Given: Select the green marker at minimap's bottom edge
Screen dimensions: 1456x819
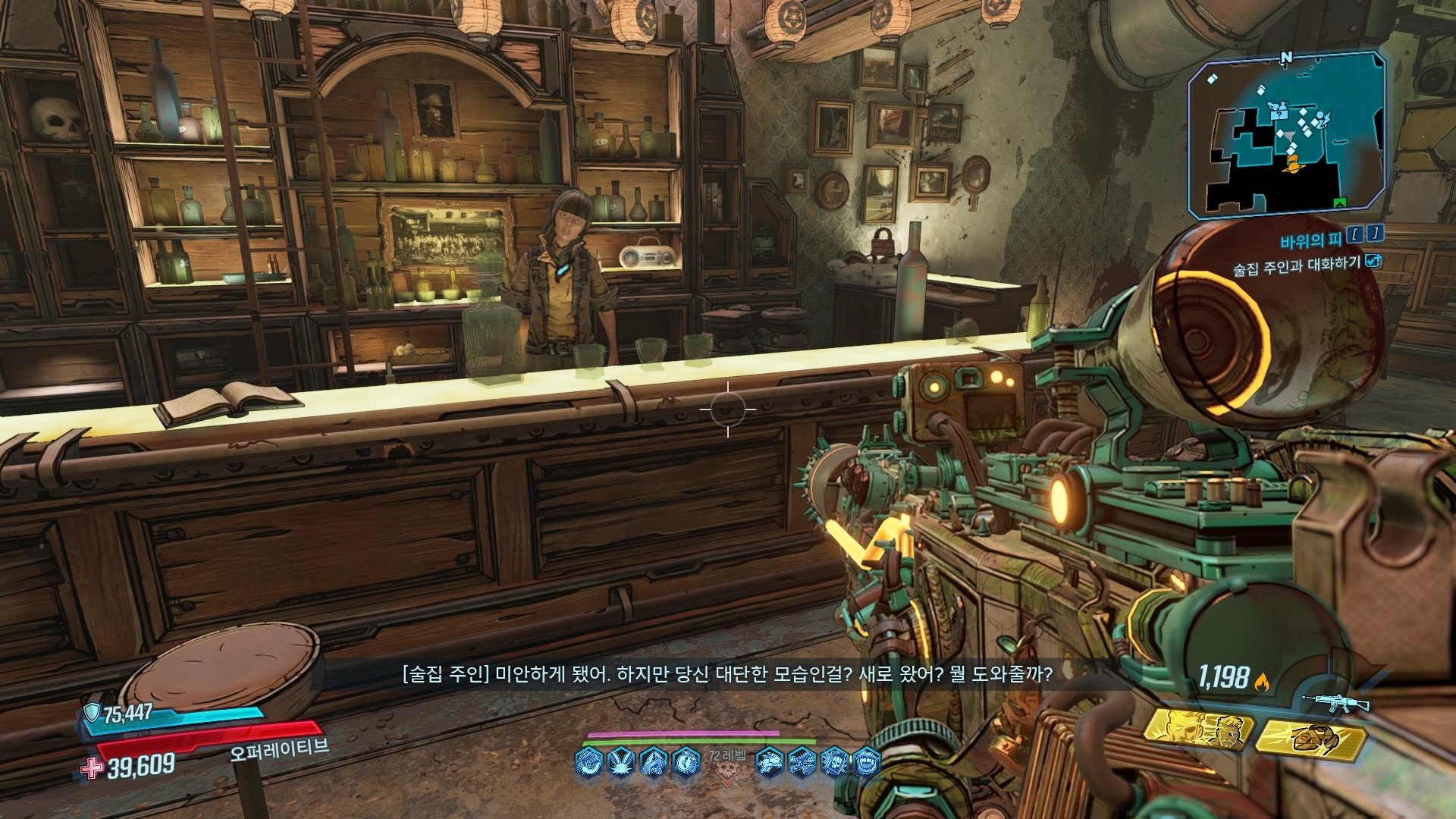Looking at the screenshot, I should (x=1340, y=202).
